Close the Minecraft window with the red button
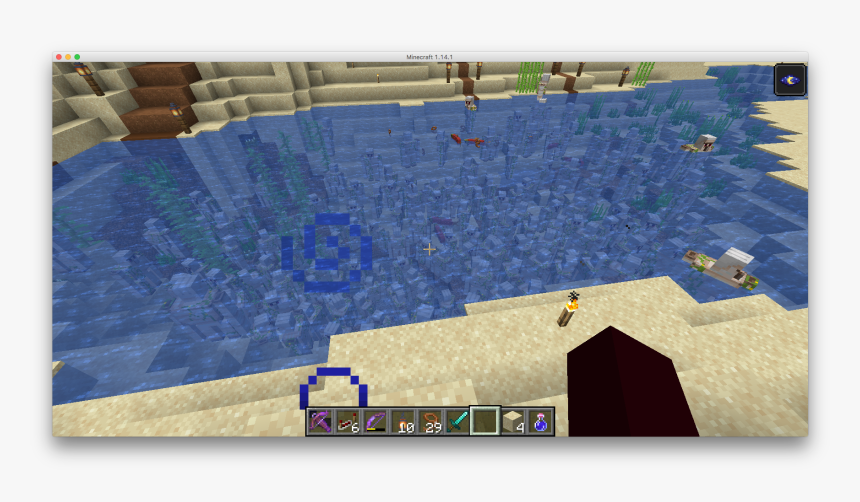 coord(59,57)
